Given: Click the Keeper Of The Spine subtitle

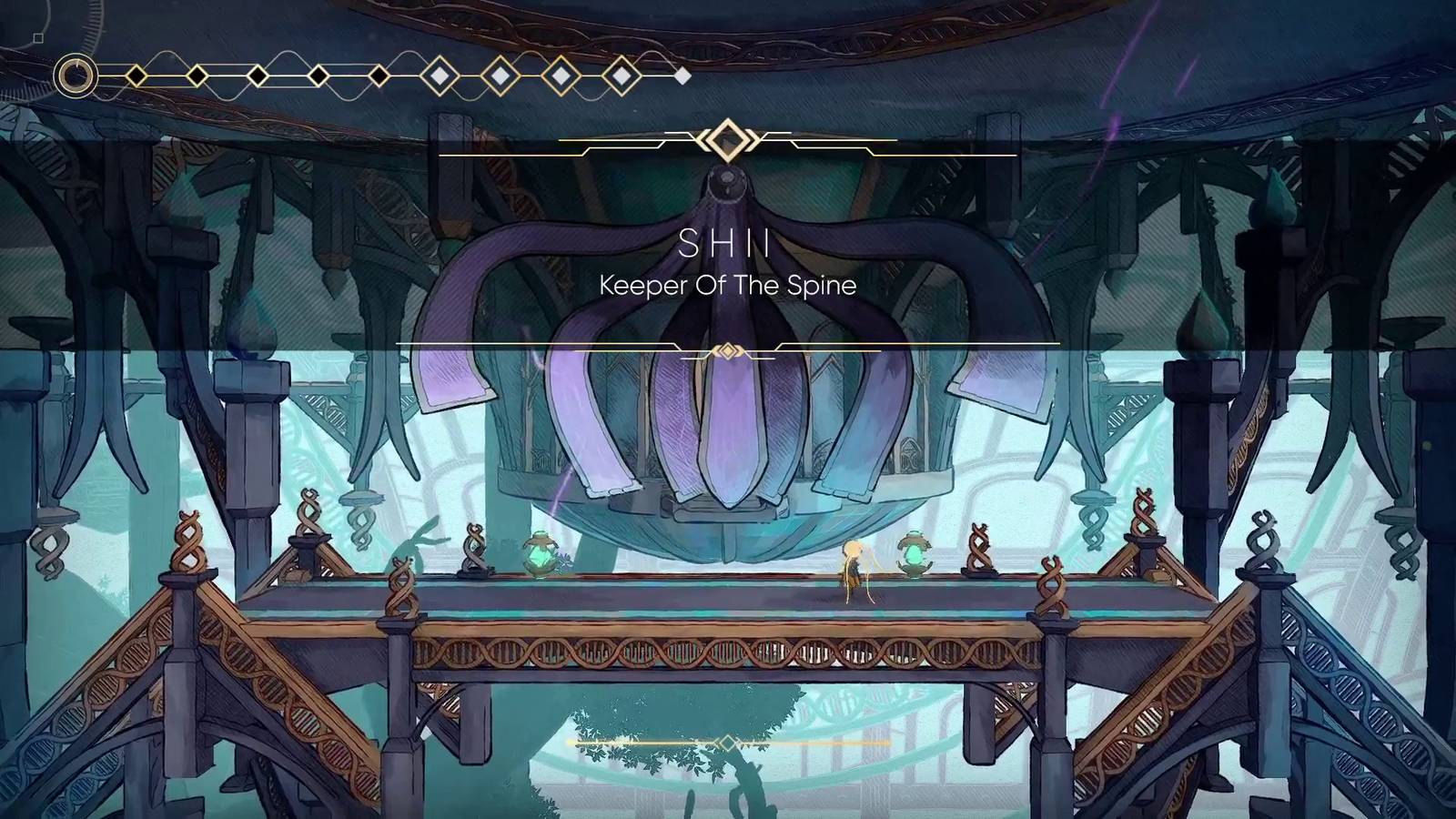Looking at the screenshot, I should (x=725, y=286).
